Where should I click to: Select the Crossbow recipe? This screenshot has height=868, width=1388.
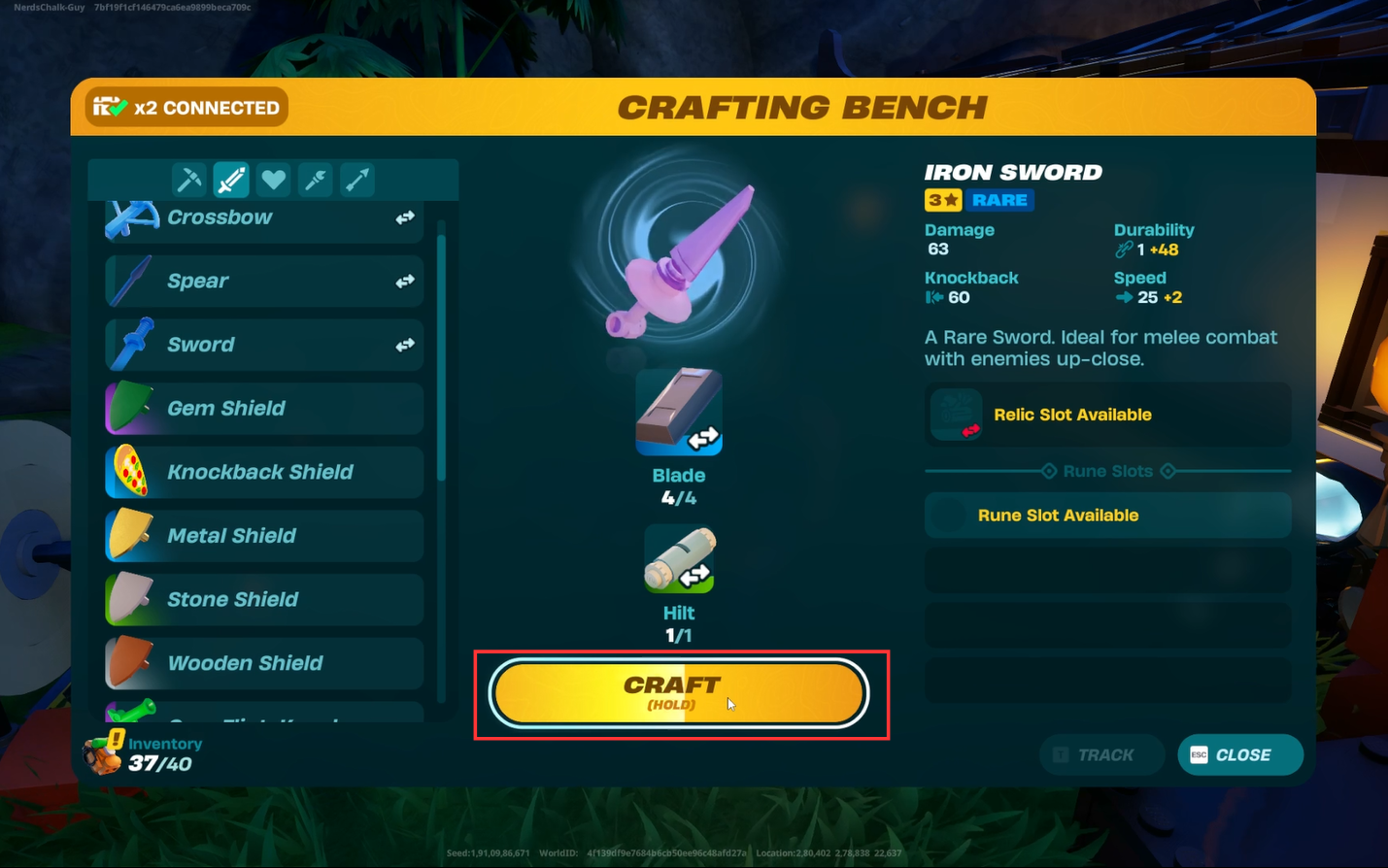263,217
